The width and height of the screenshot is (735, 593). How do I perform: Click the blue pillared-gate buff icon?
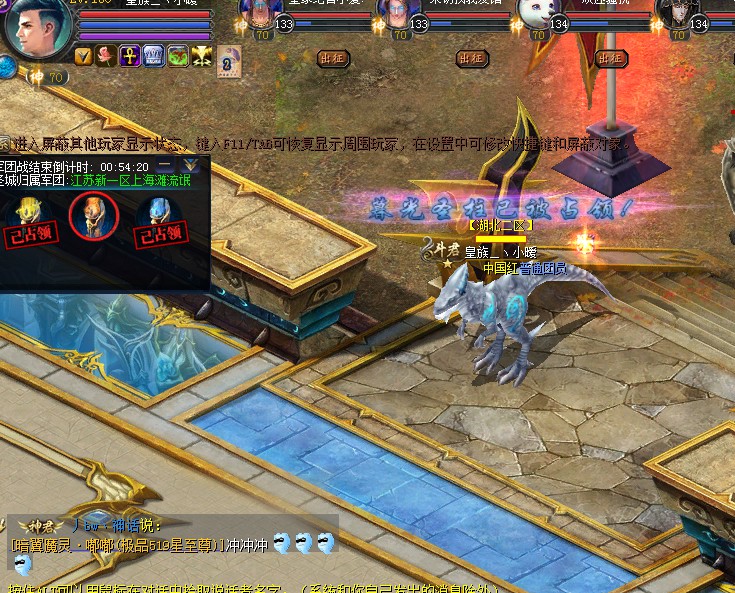[153, 56]
